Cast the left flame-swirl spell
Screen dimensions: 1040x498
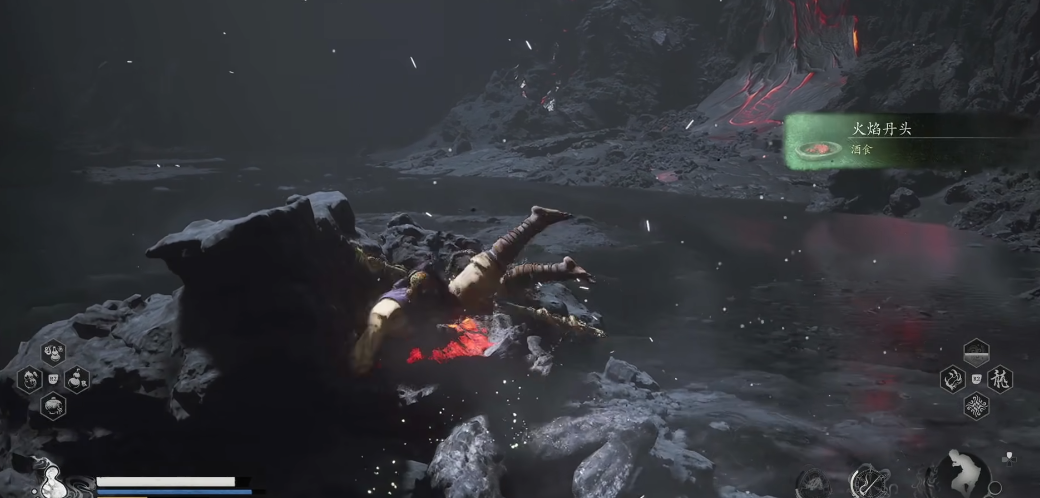(x=953, y=379)
